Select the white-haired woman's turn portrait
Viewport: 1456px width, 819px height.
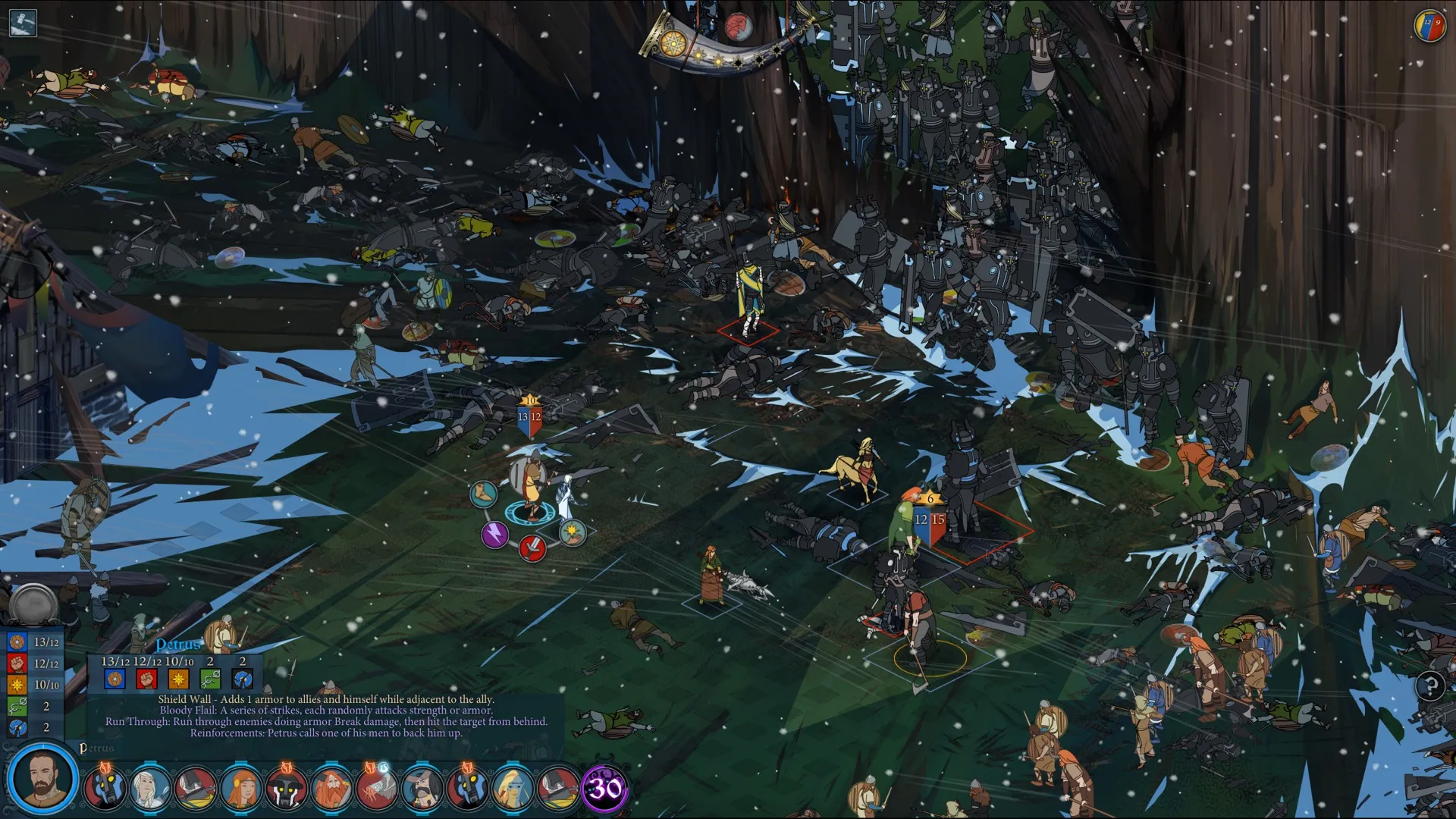click(x=150, y=789)
